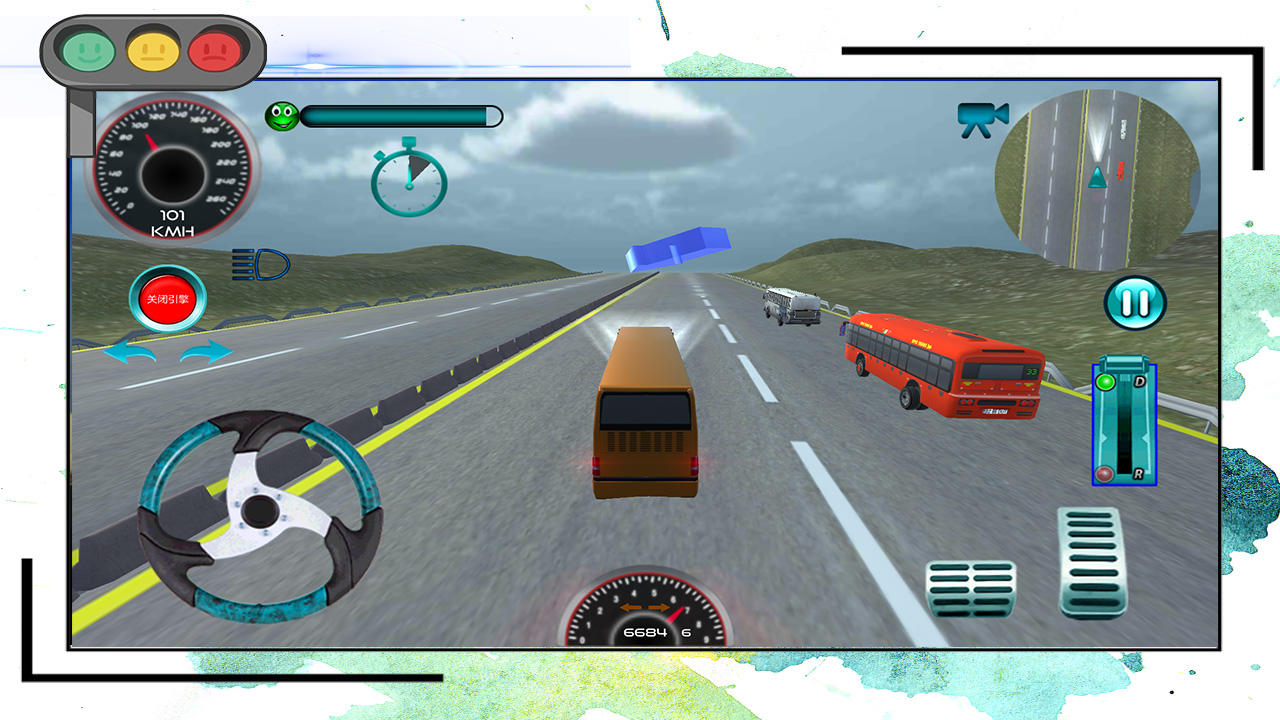Tap the frog icon beside the health bar
The height and width of the screenshot is (720, 1280).
point(282,115)
